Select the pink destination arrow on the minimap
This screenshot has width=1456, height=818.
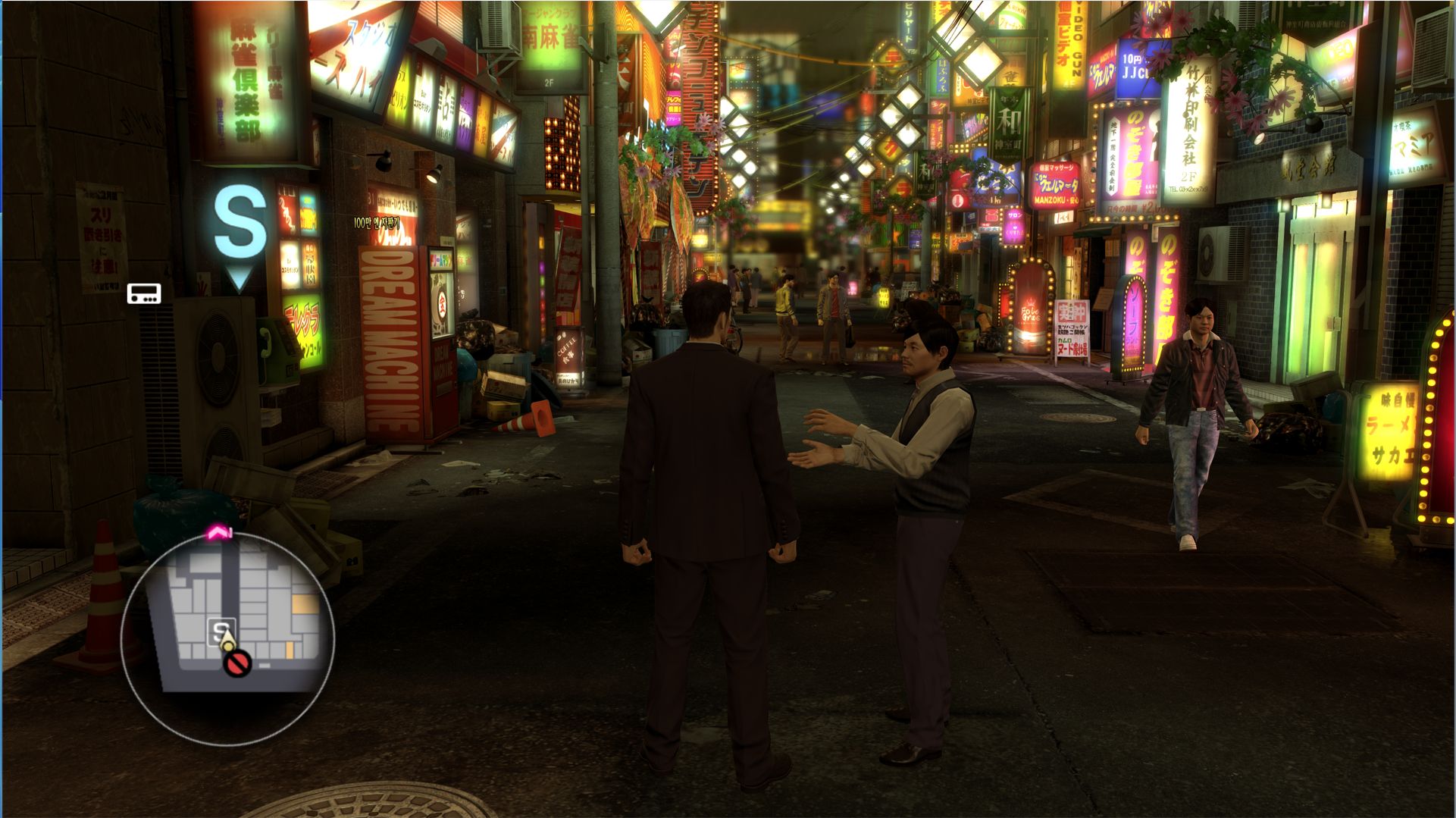(220, 534)
